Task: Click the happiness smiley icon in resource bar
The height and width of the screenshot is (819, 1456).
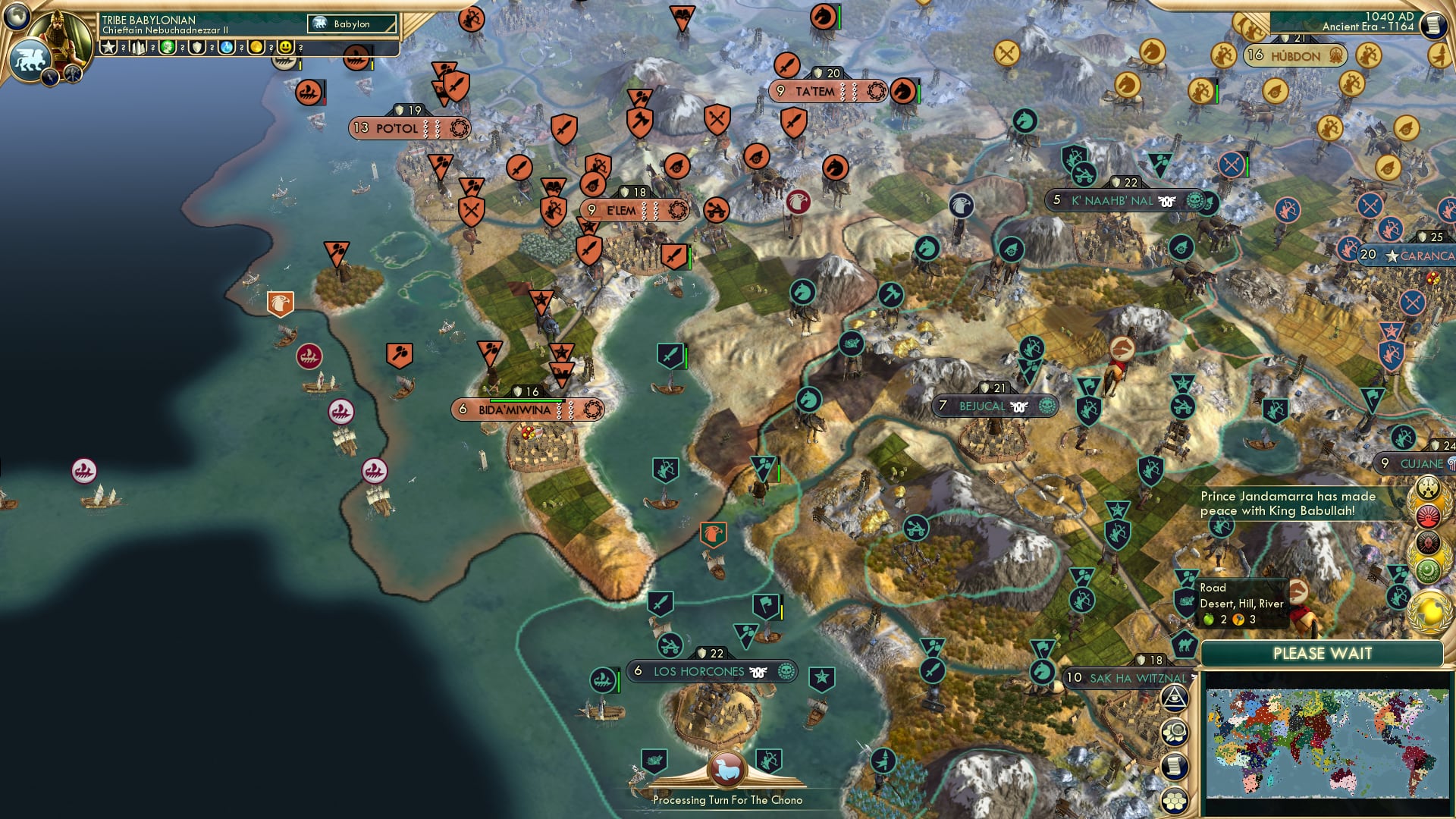Action: (x=285, y=48)
